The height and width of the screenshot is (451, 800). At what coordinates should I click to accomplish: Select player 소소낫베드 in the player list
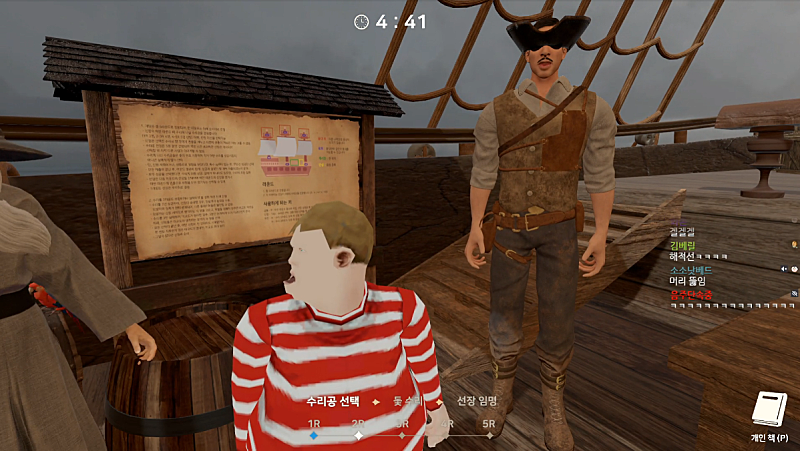click(693, 270)
